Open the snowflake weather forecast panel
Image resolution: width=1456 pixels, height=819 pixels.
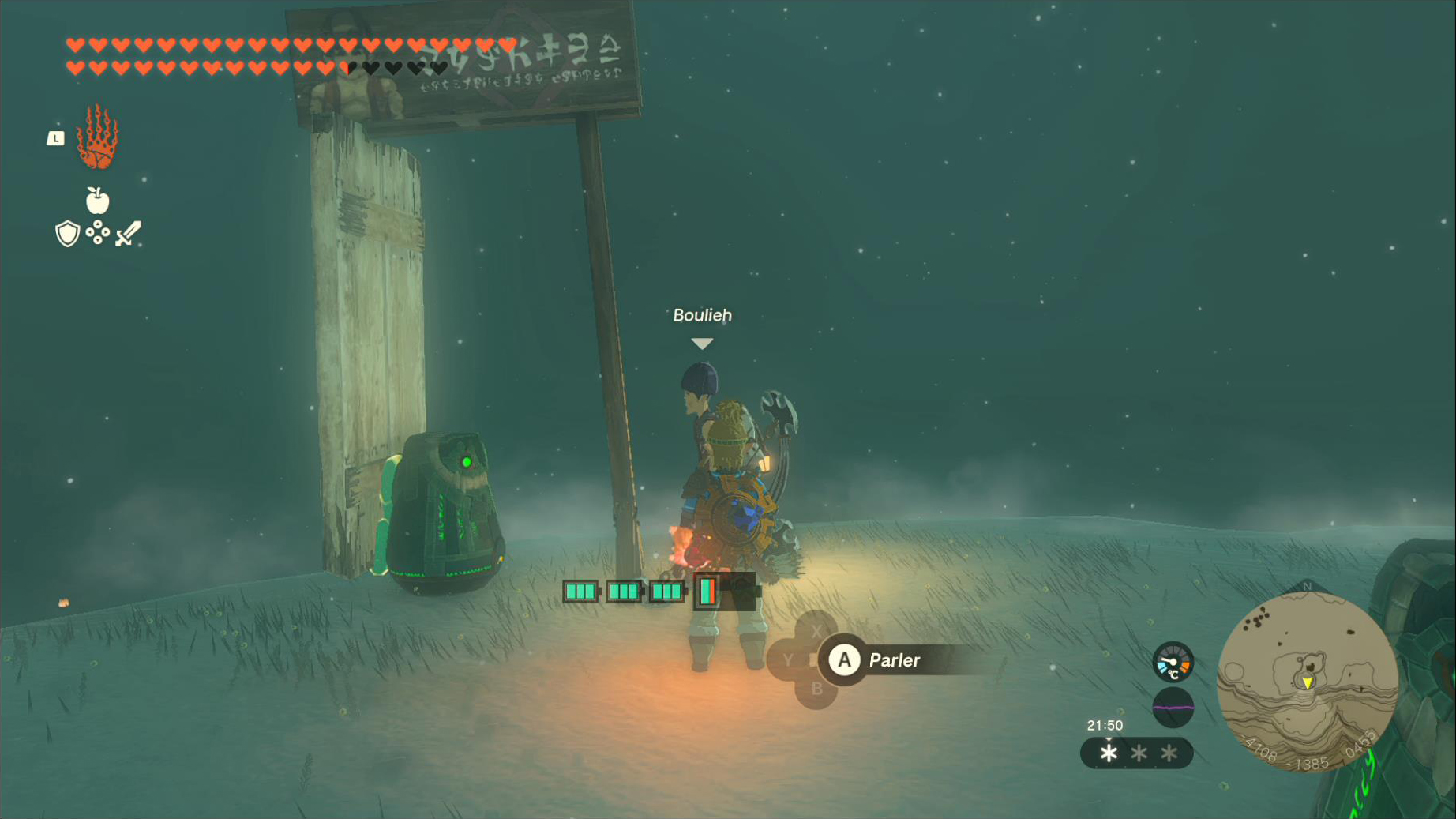coord(1137,753)
